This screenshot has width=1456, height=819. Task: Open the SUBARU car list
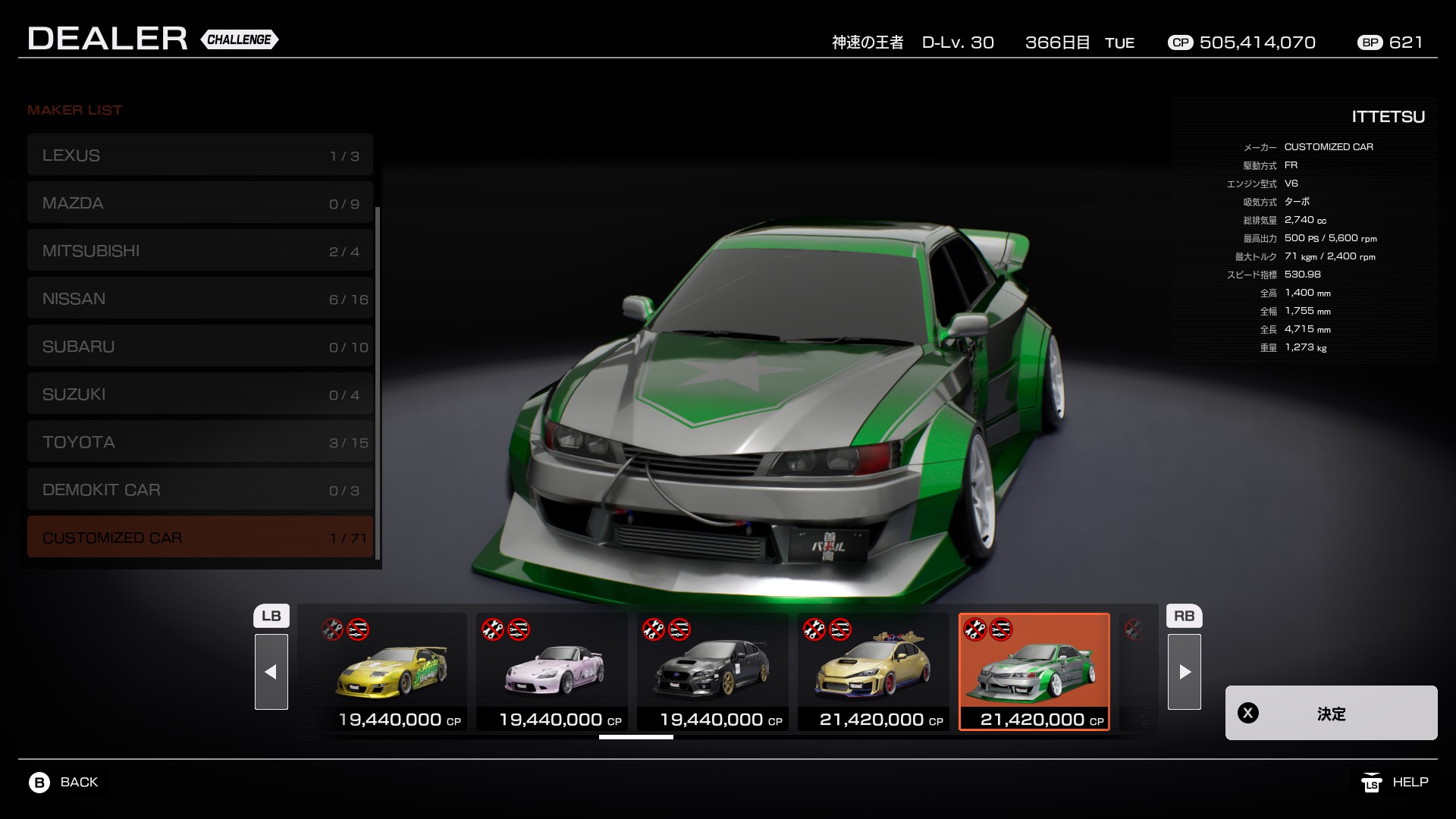tap(200, 347)
